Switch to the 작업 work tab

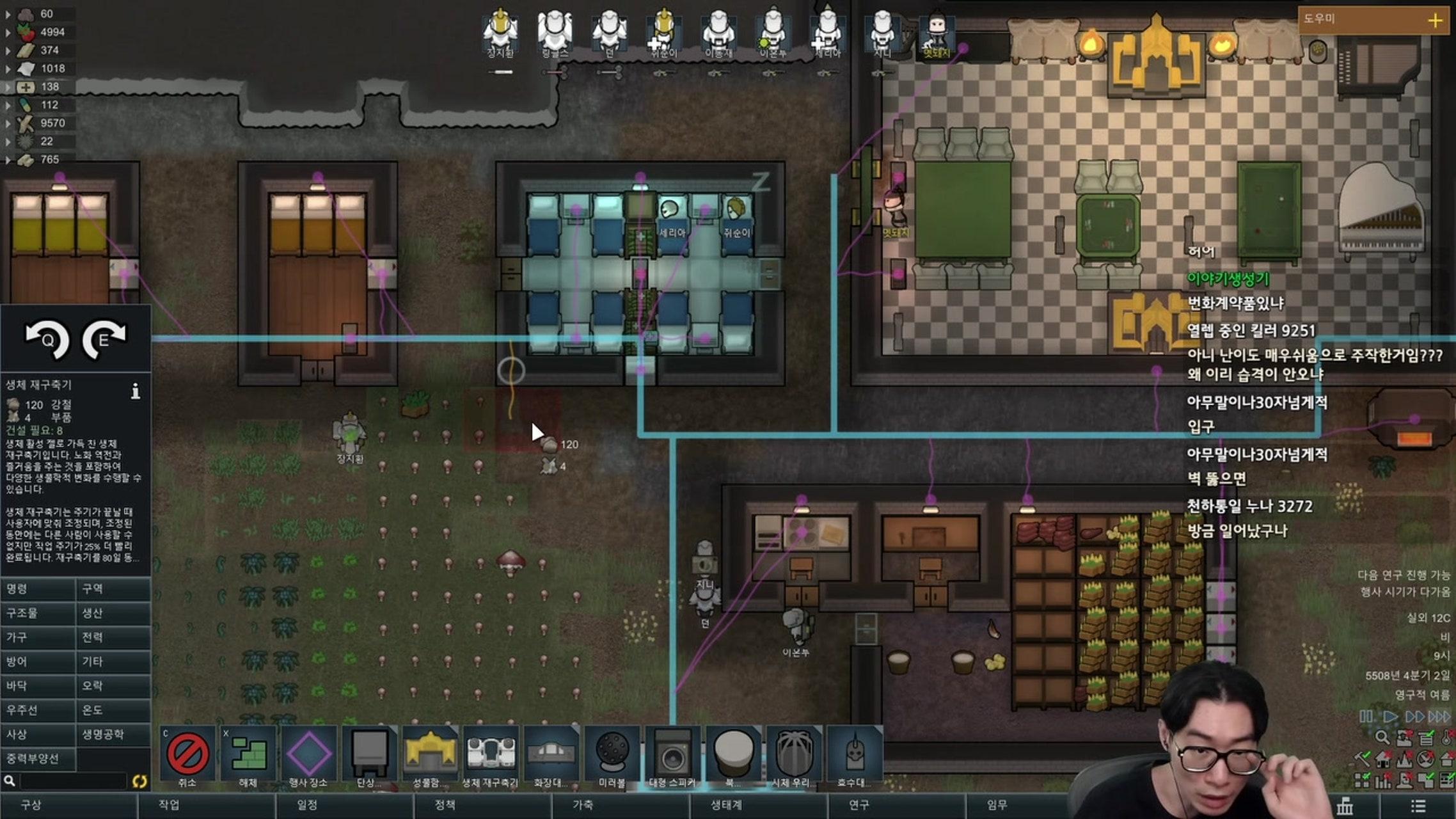click(x=169, y=805)
